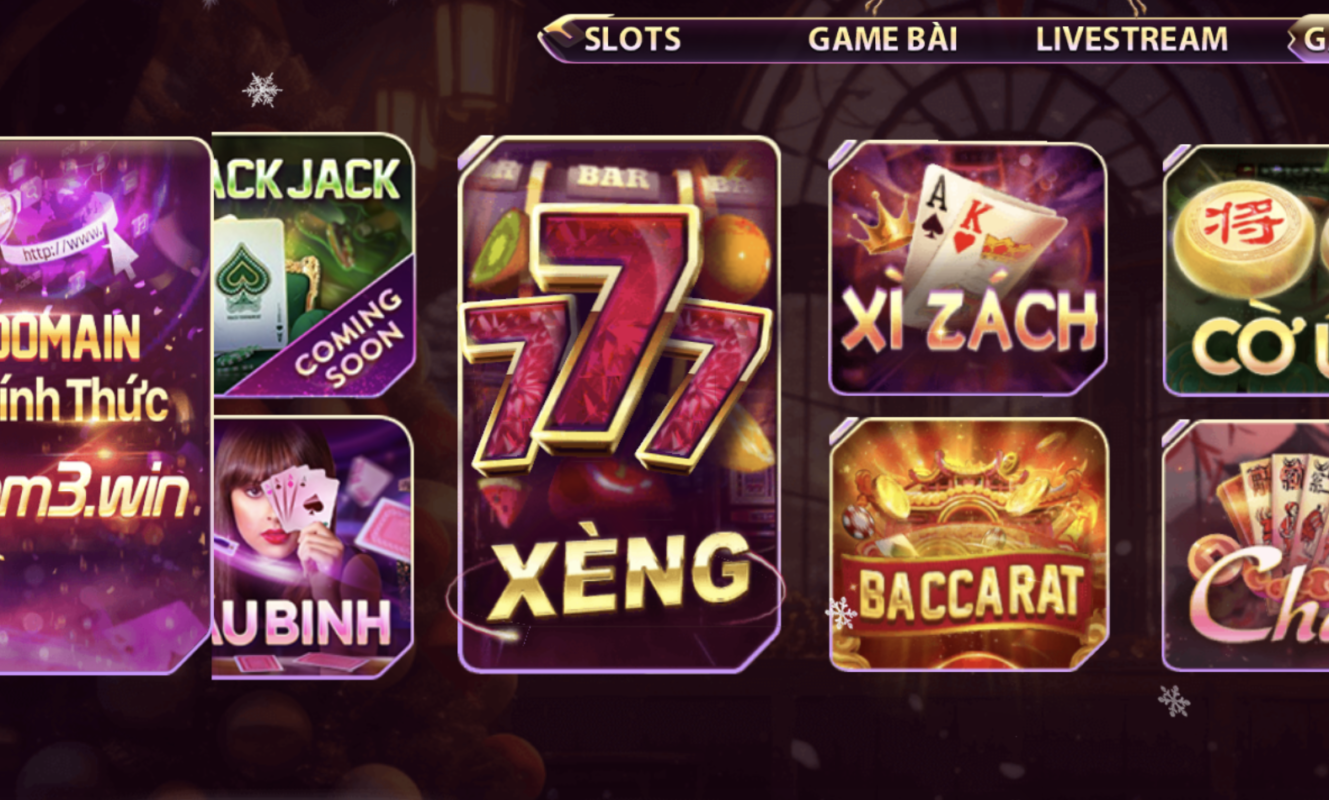Open the Mậu Binh card game
This screenshot has height=800, width=1329.
[313, 547]
